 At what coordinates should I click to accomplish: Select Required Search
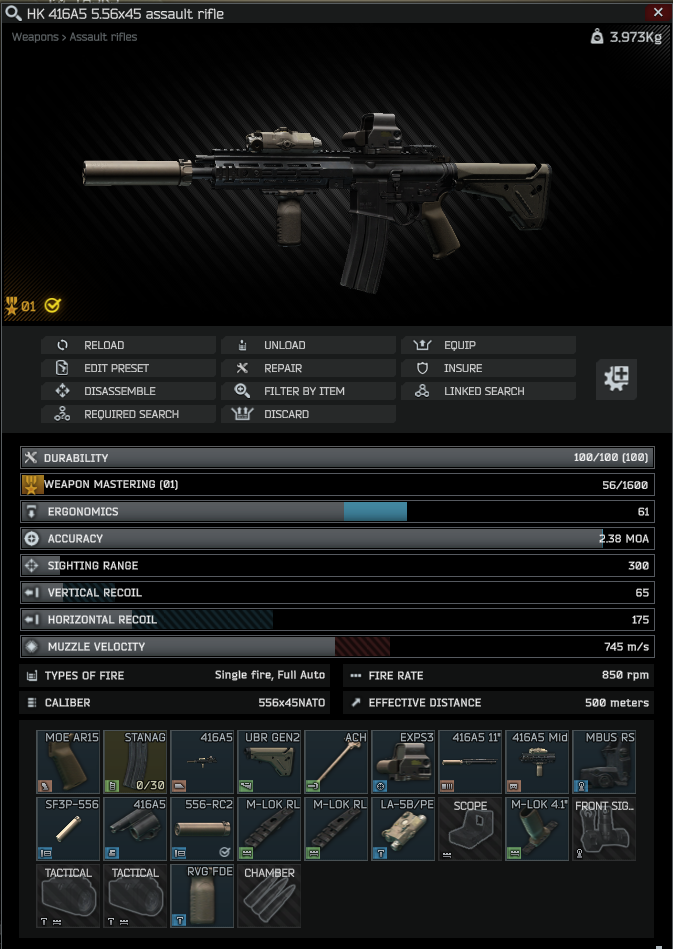click(x=128, y=414)
